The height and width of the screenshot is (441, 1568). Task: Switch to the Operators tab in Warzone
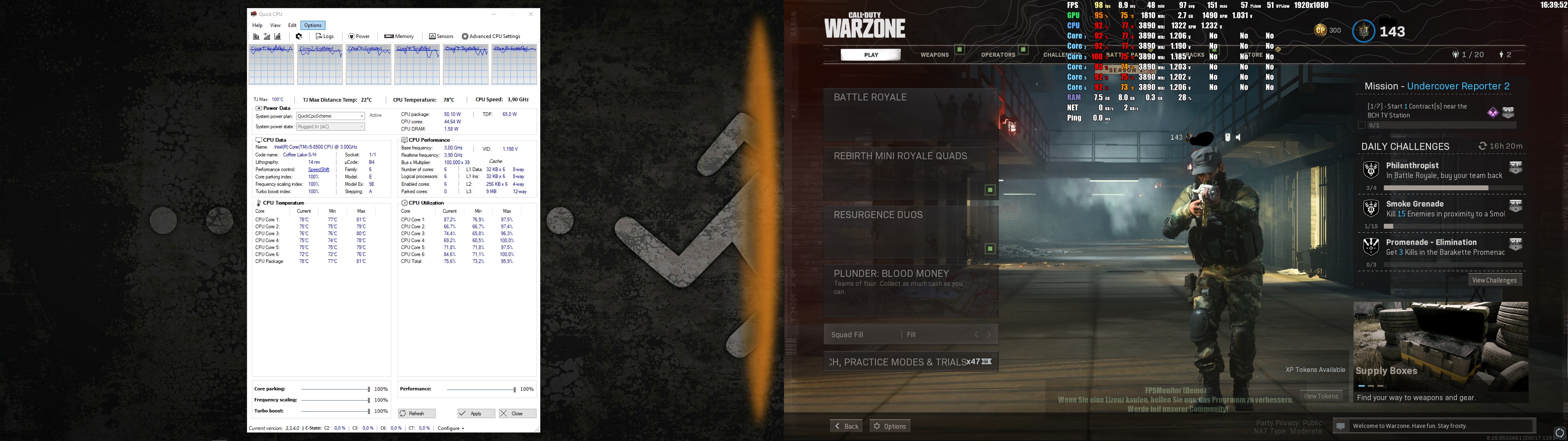pyautogui.click(x=998, y=54)
